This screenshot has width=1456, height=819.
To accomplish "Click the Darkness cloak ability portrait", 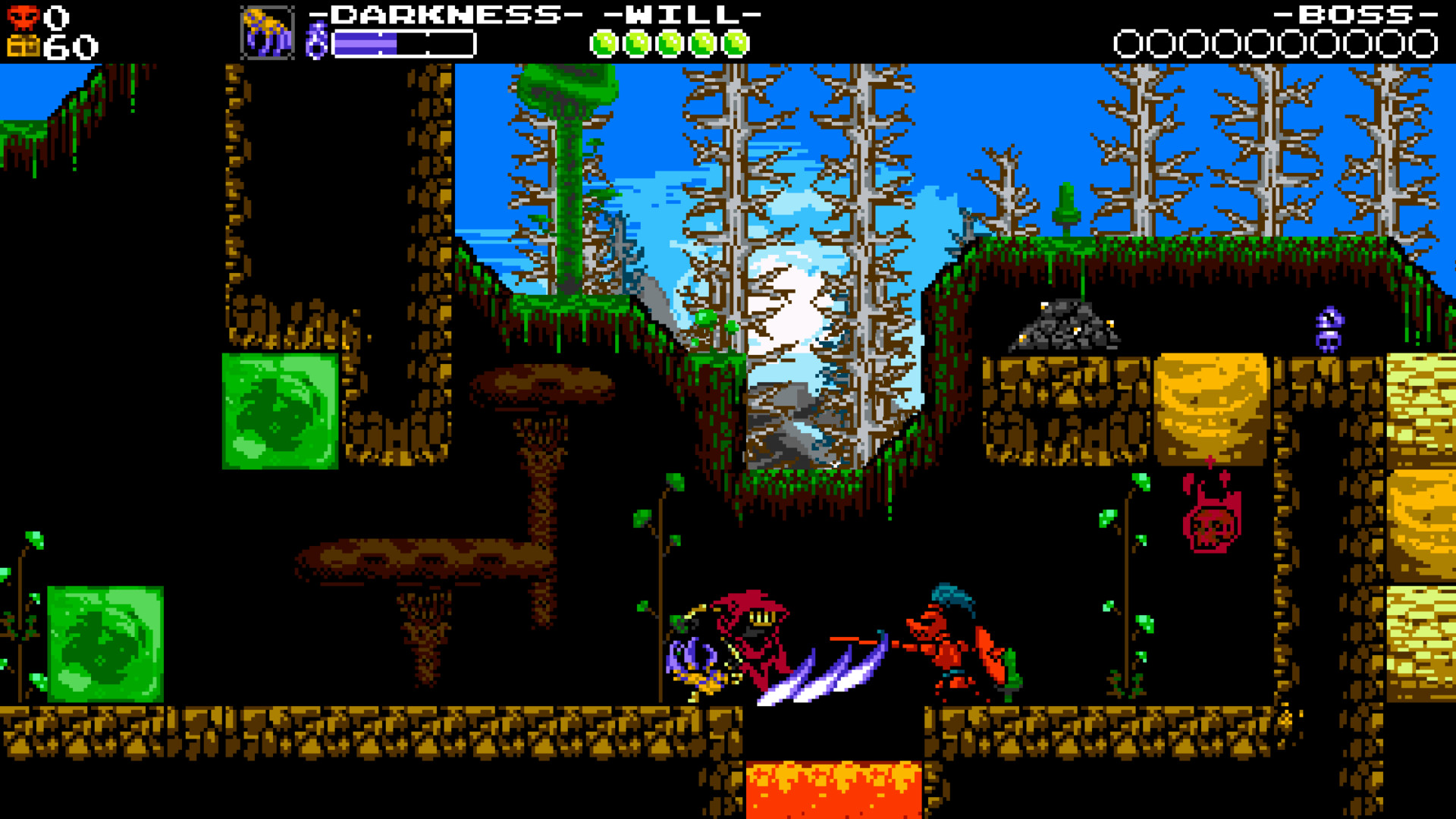I will [x=267, y=32].
